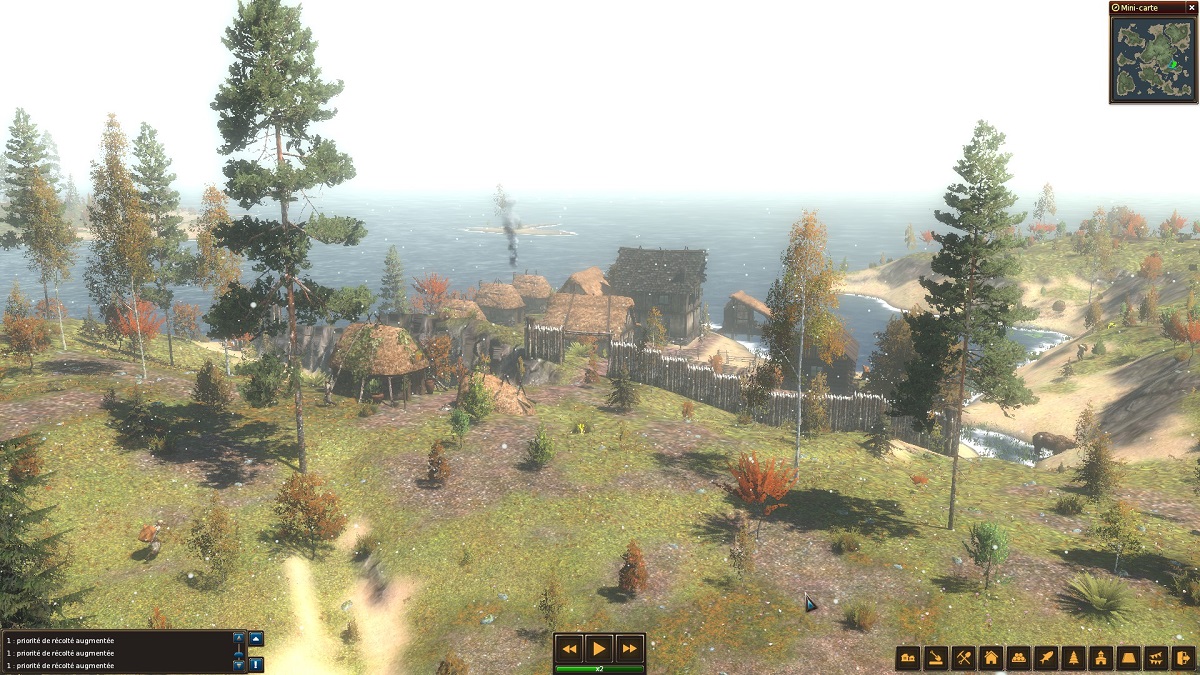Collapse the message log panel
The height and width of the screenshot is (675, 1200).
tap(256, 638)
